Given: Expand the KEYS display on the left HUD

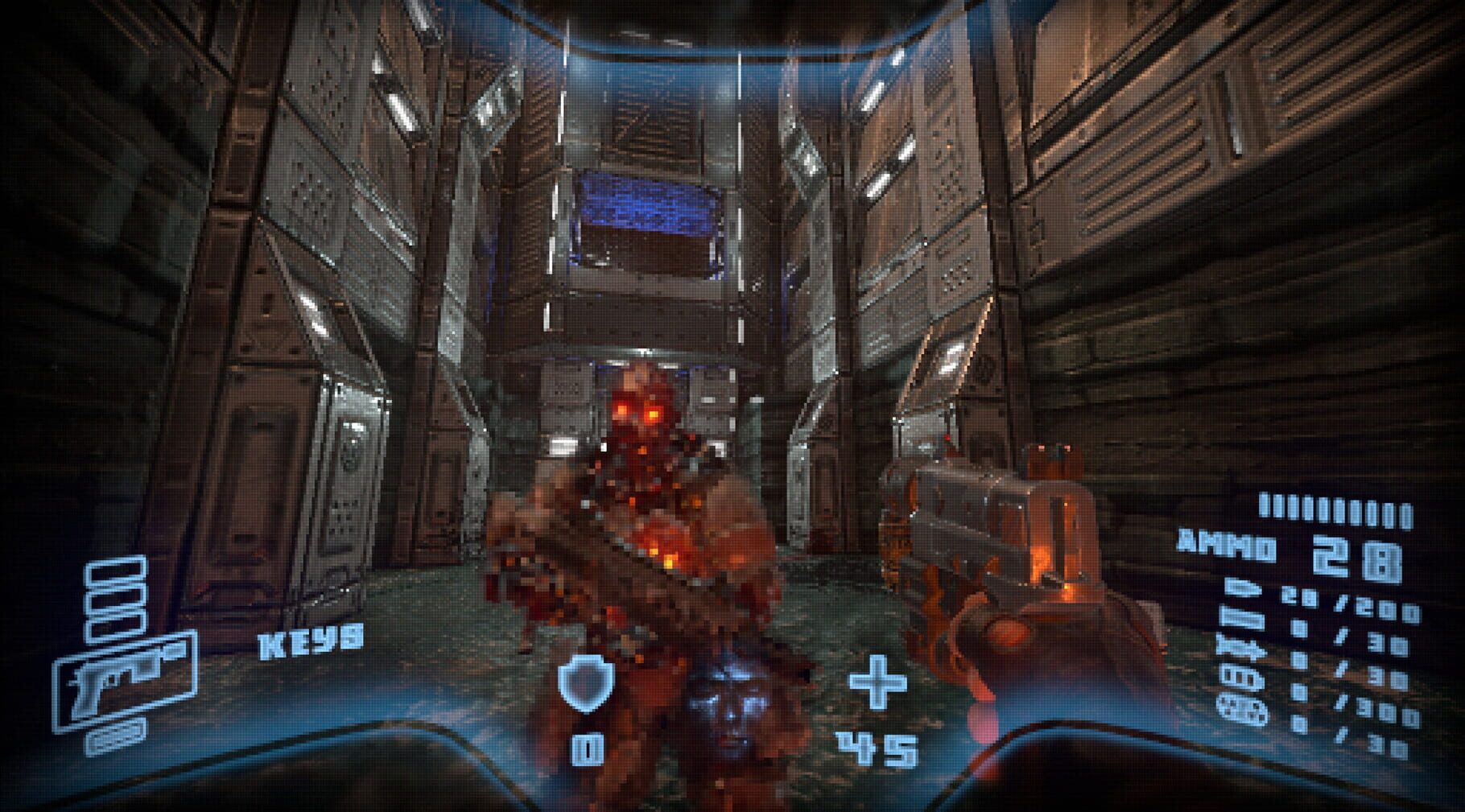Looking at the screenshot, I should (309, 641).
